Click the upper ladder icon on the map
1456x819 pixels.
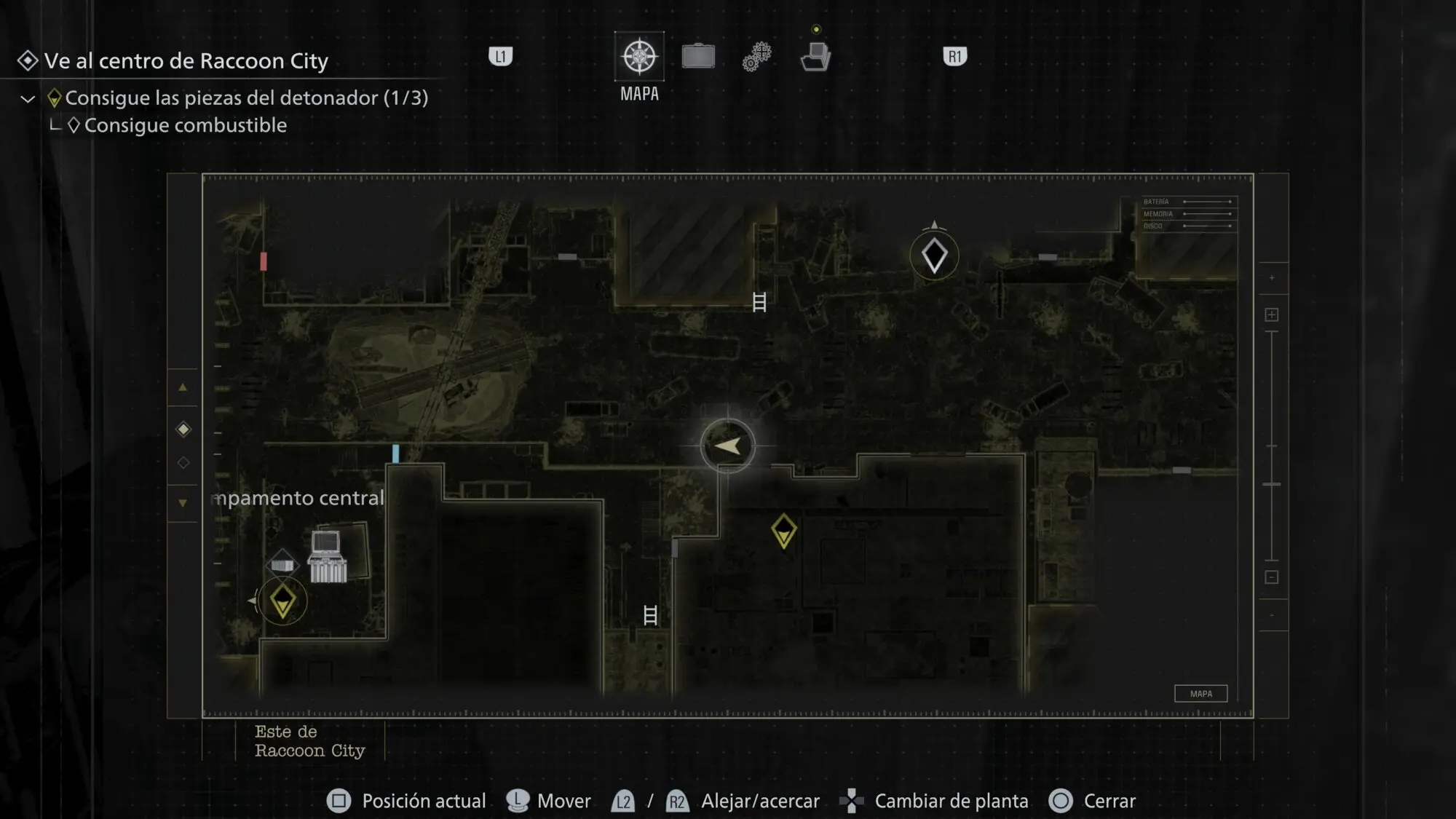tap(759, 302)
